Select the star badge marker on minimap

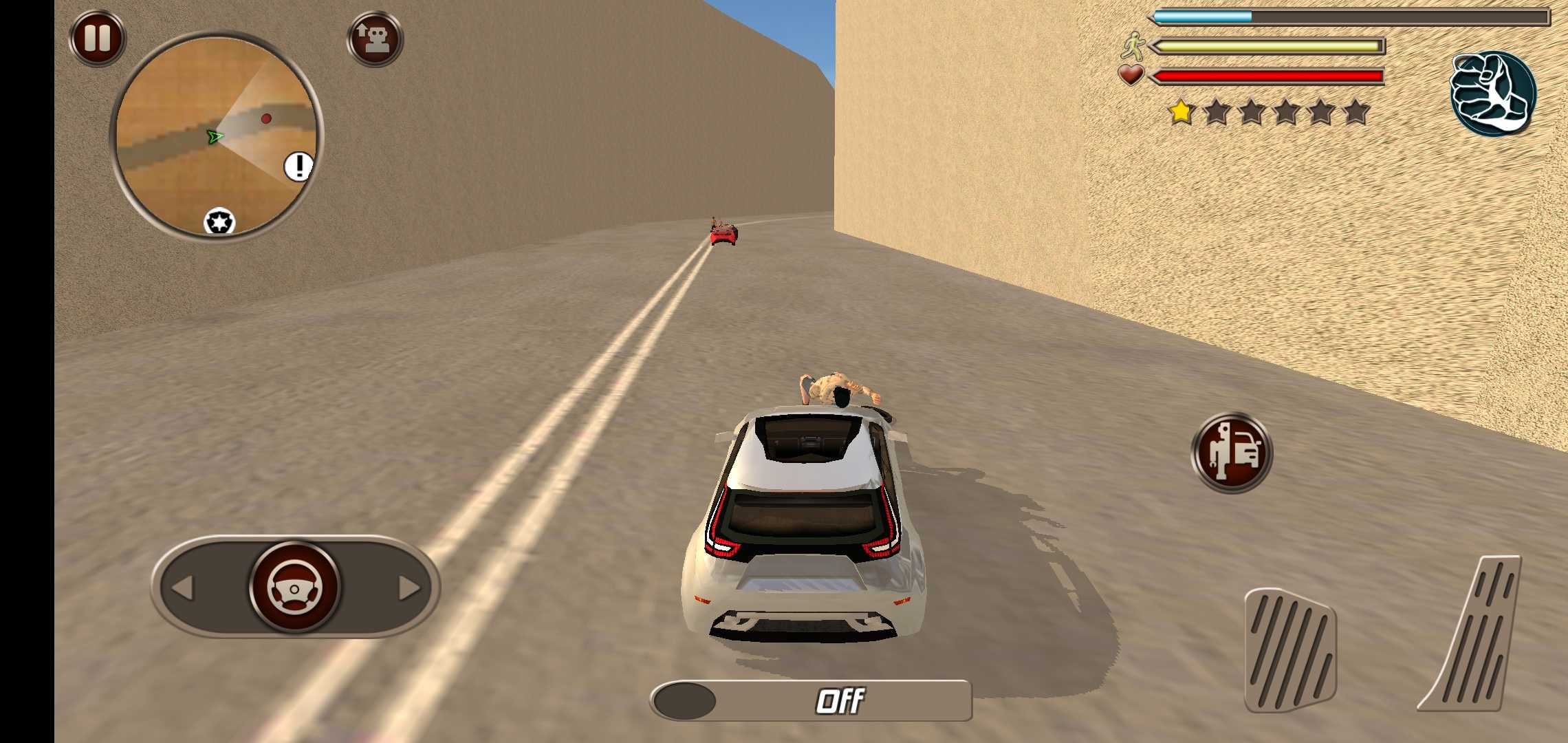(x=219, y=222)
